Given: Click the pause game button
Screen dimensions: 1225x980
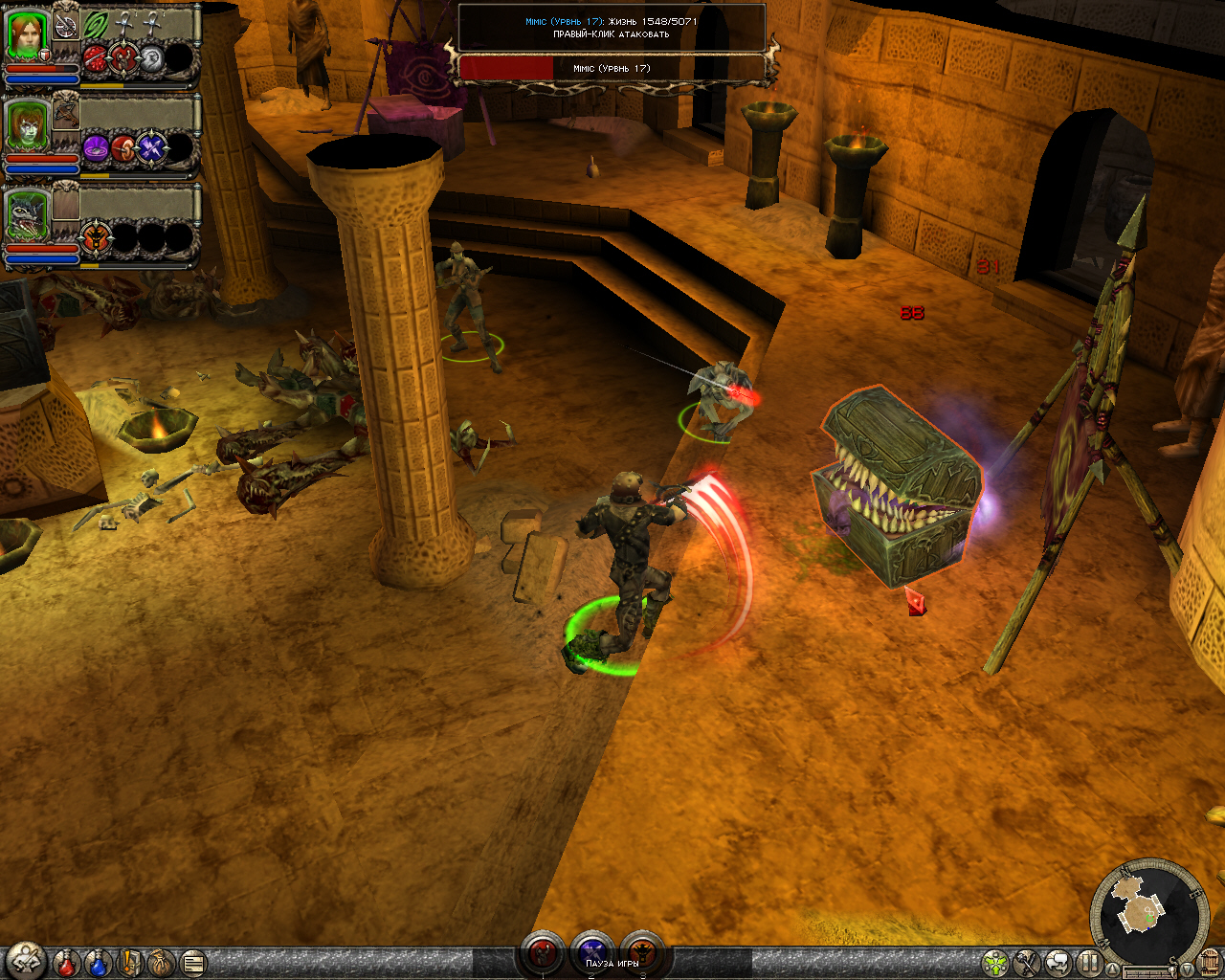Looking at the screenshot, I should click(1089, 963).
